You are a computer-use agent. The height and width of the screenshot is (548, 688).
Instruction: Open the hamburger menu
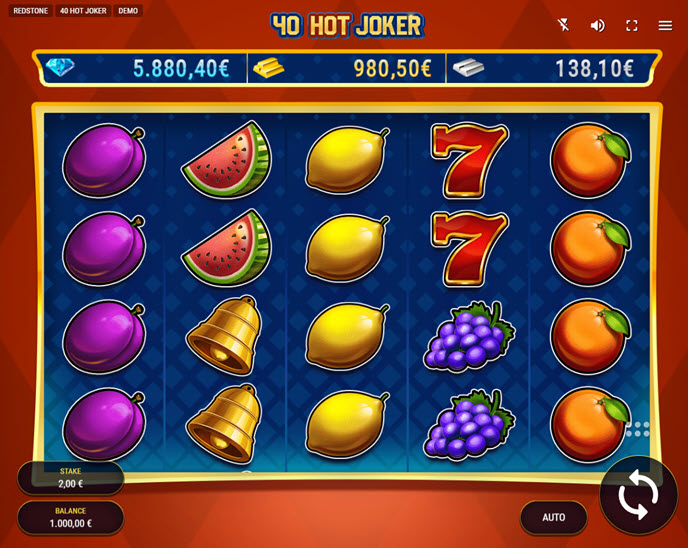[666, 25]
